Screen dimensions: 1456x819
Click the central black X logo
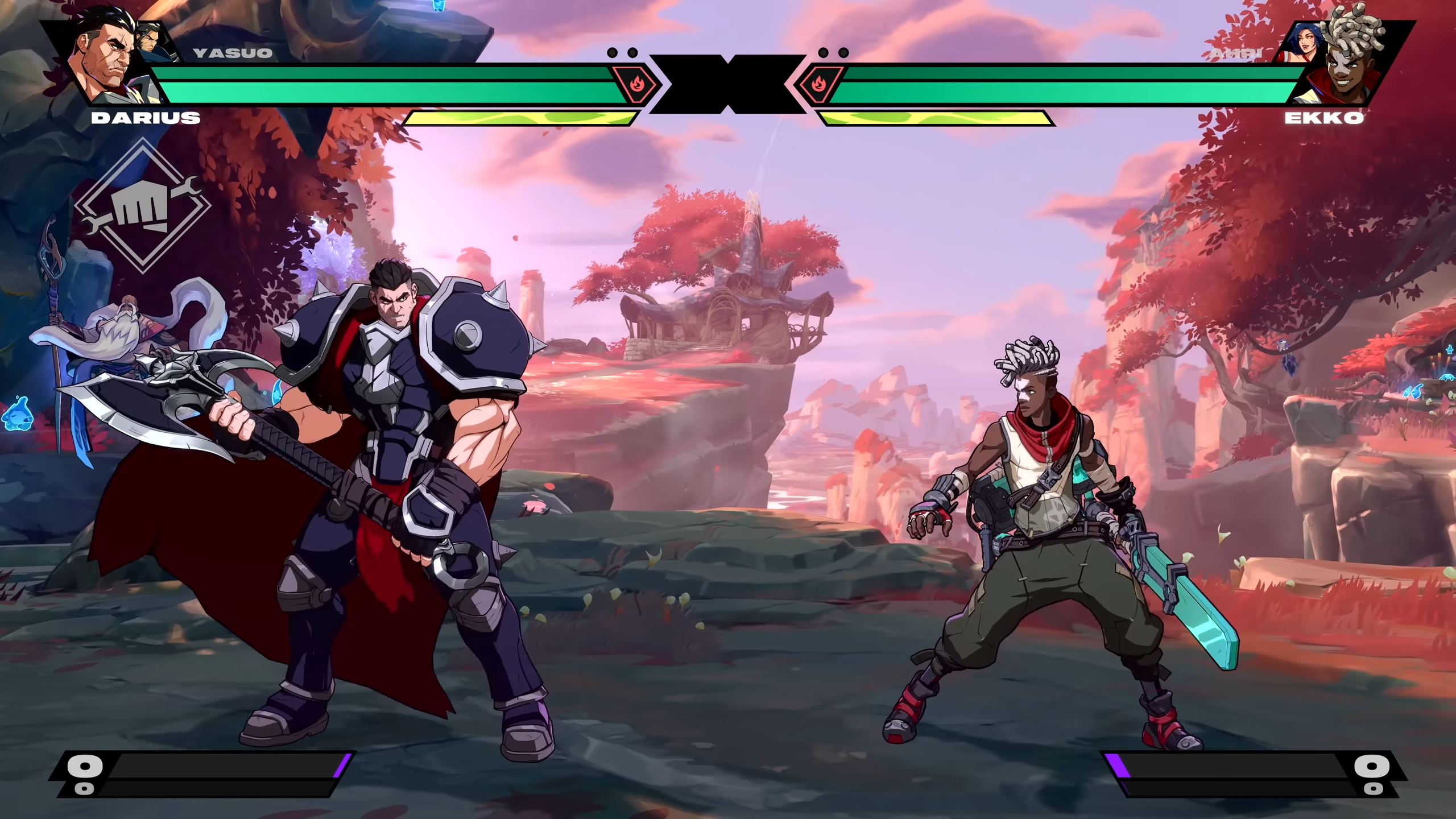pyautogui.click(x=728, y=85)
